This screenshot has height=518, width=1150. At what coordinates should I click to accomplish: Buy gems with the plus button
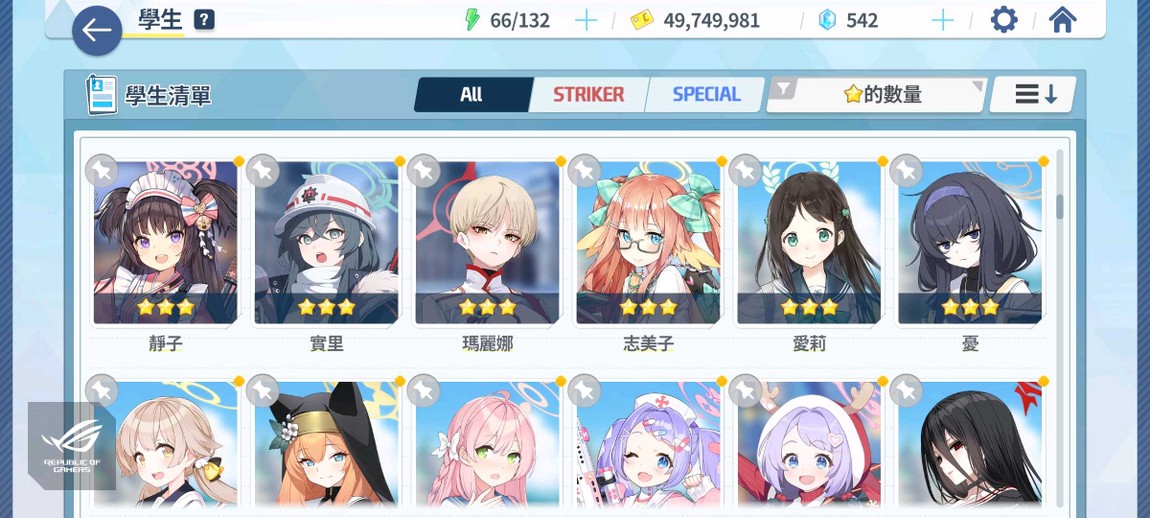pos(942,20)
